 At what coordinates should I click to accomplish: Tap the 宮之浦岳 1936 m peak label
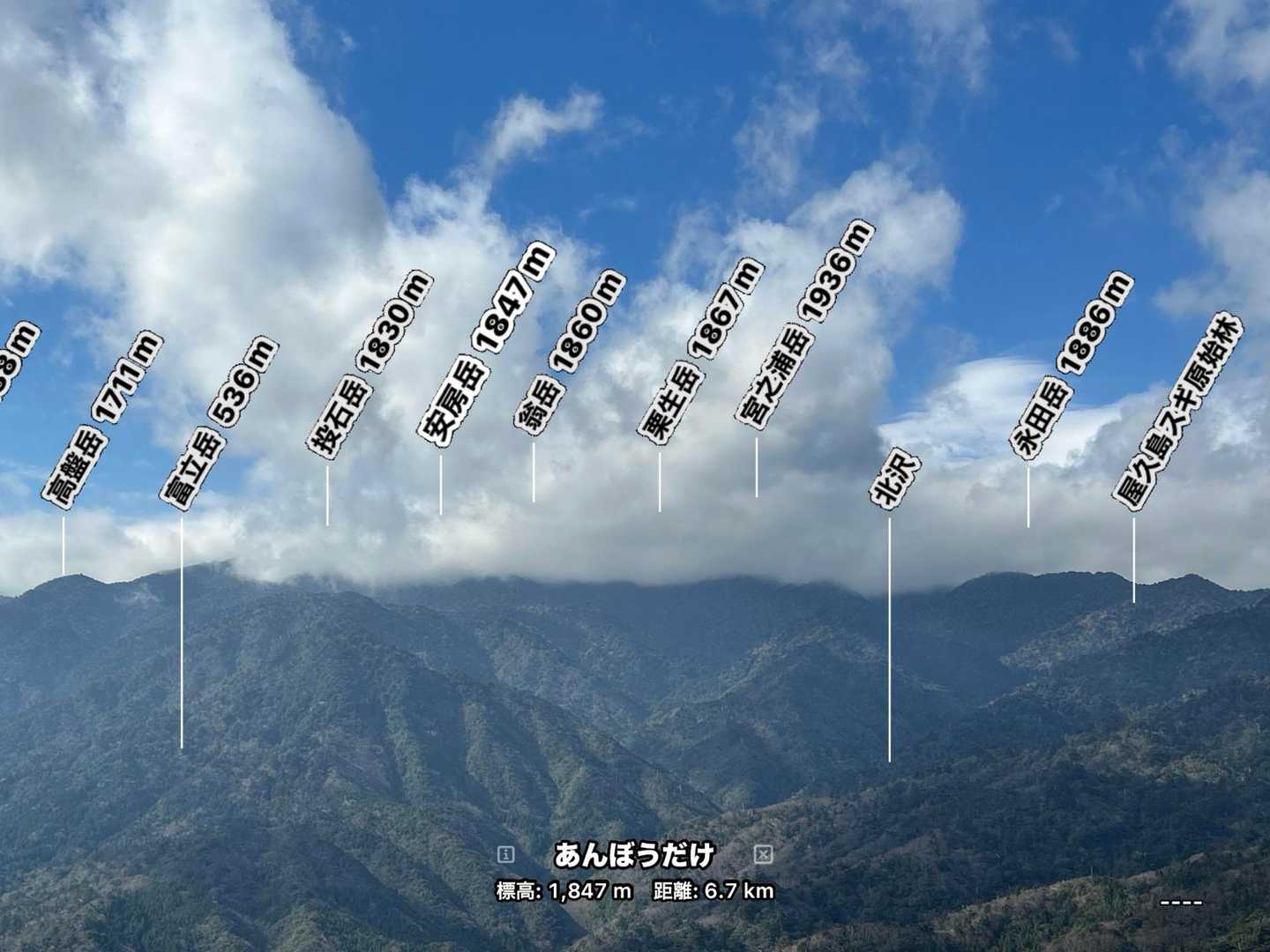coord(804,325)
